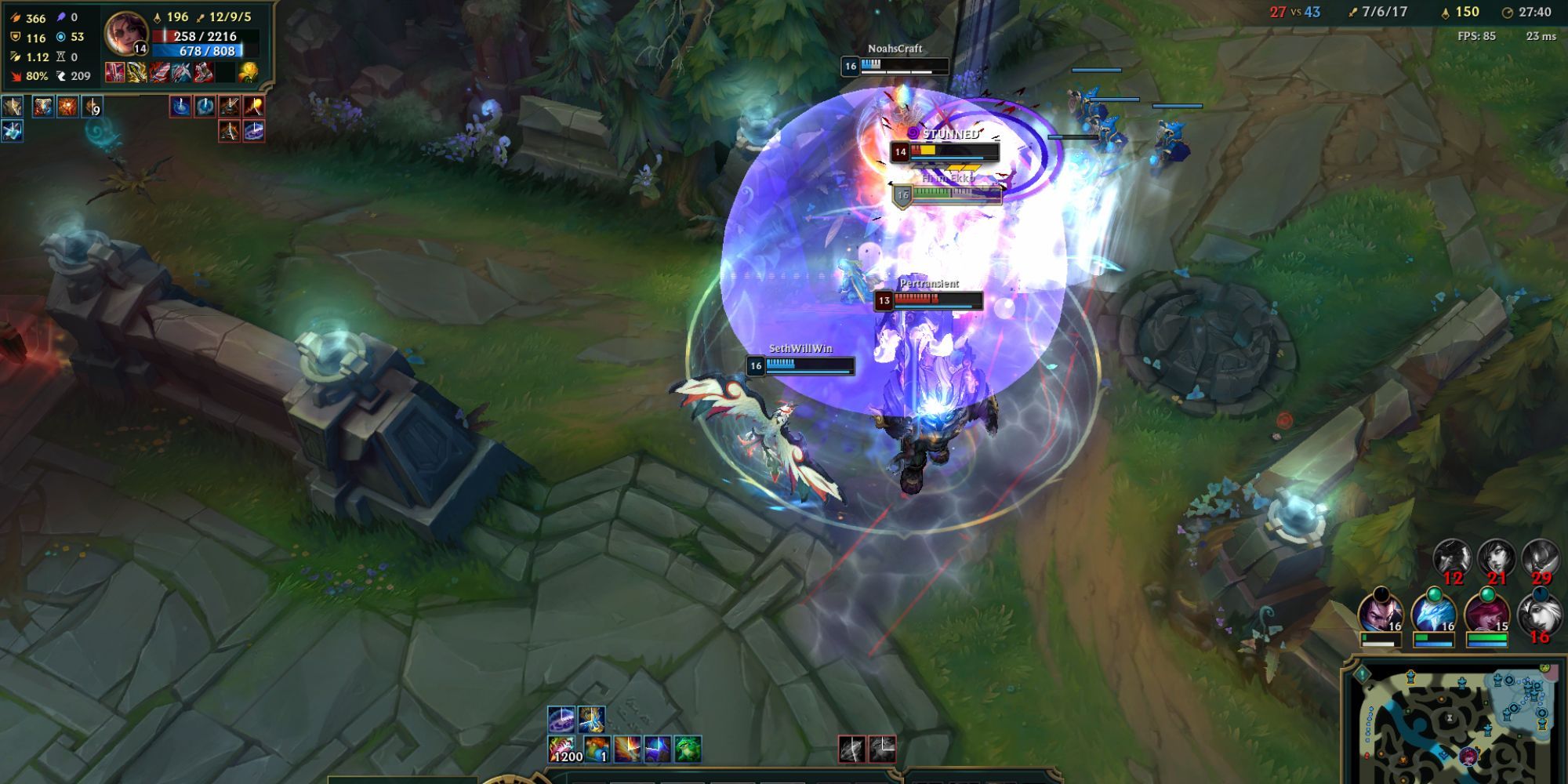The height and width of the screenshot is (784, 1568).
Task: Click the health potion icon with count 1
Action: point(597,747)
